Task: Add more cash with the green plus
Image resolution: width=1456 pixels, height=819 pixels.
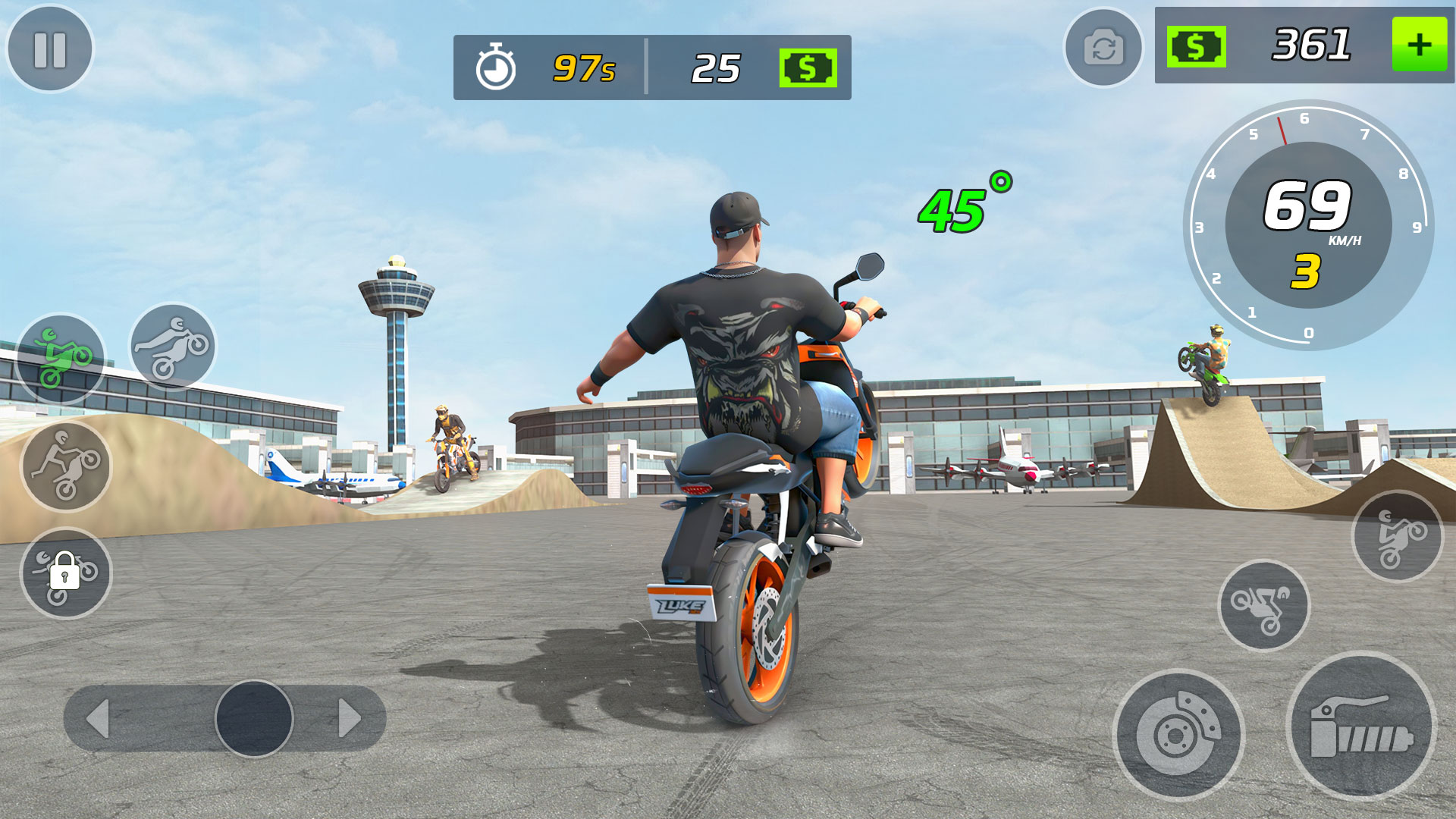Action: [x=1420, y=45]
